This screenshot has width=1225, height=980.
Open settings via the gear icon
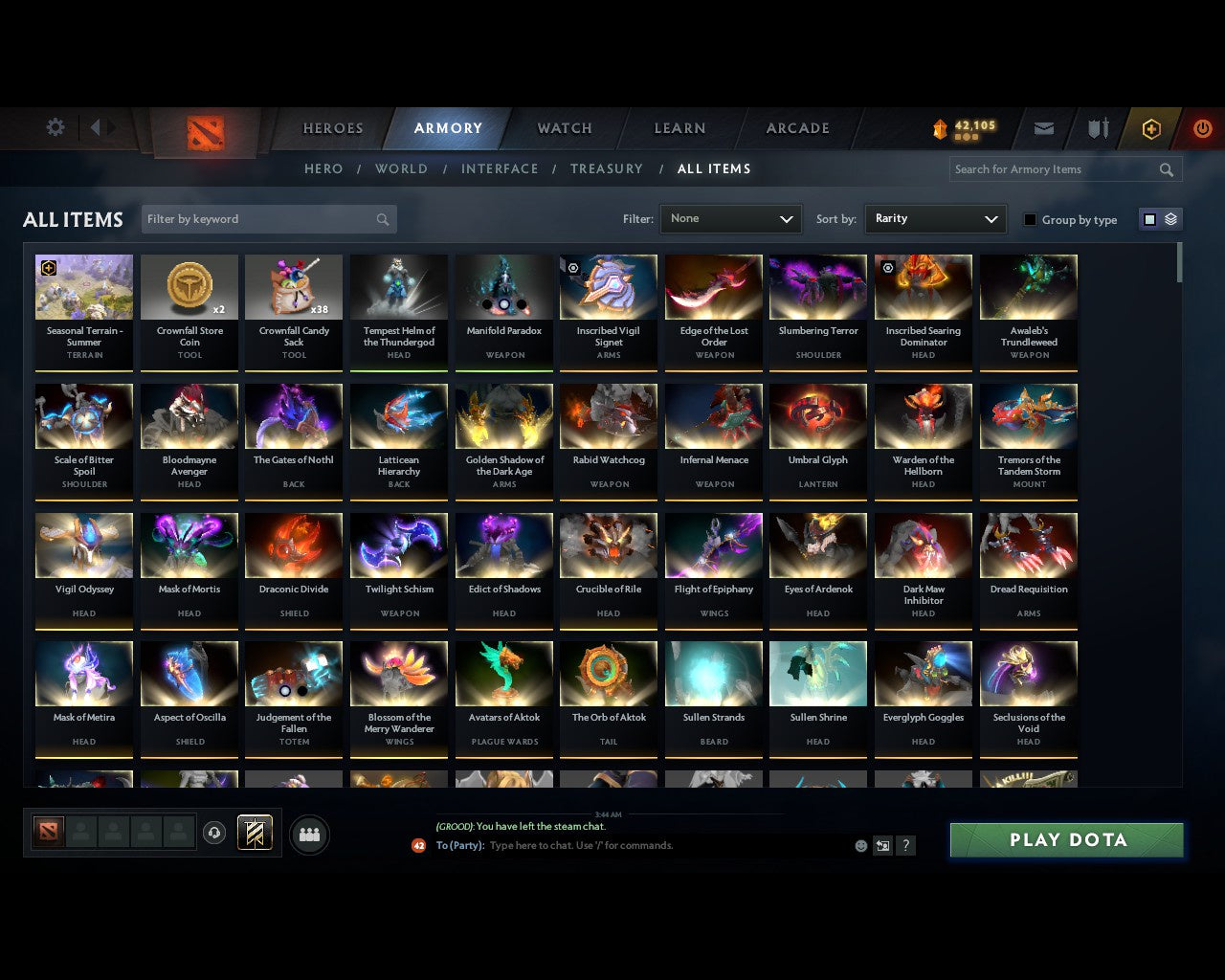point(55,127)
